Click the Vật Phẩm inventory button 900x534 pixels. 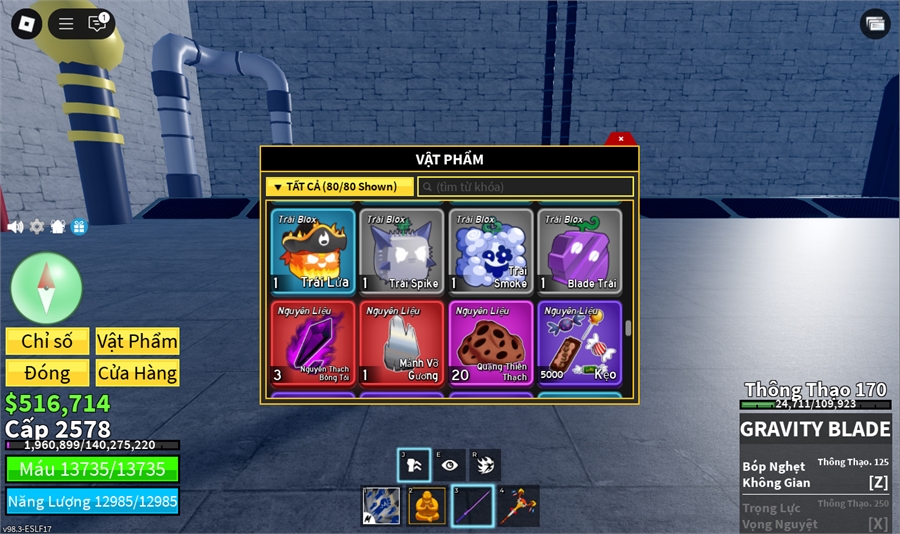coord(137,341)
